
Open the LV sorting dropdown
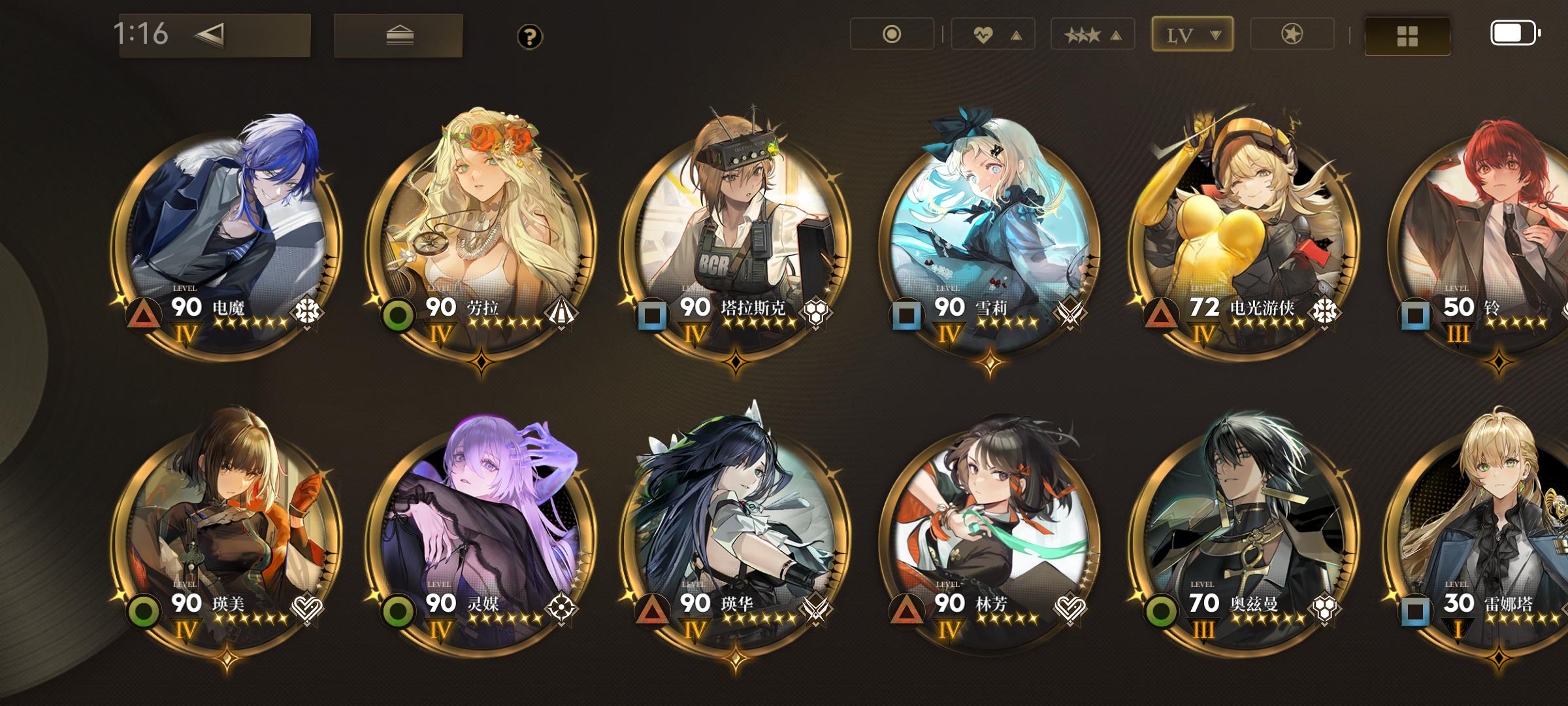click(1192, 35)
